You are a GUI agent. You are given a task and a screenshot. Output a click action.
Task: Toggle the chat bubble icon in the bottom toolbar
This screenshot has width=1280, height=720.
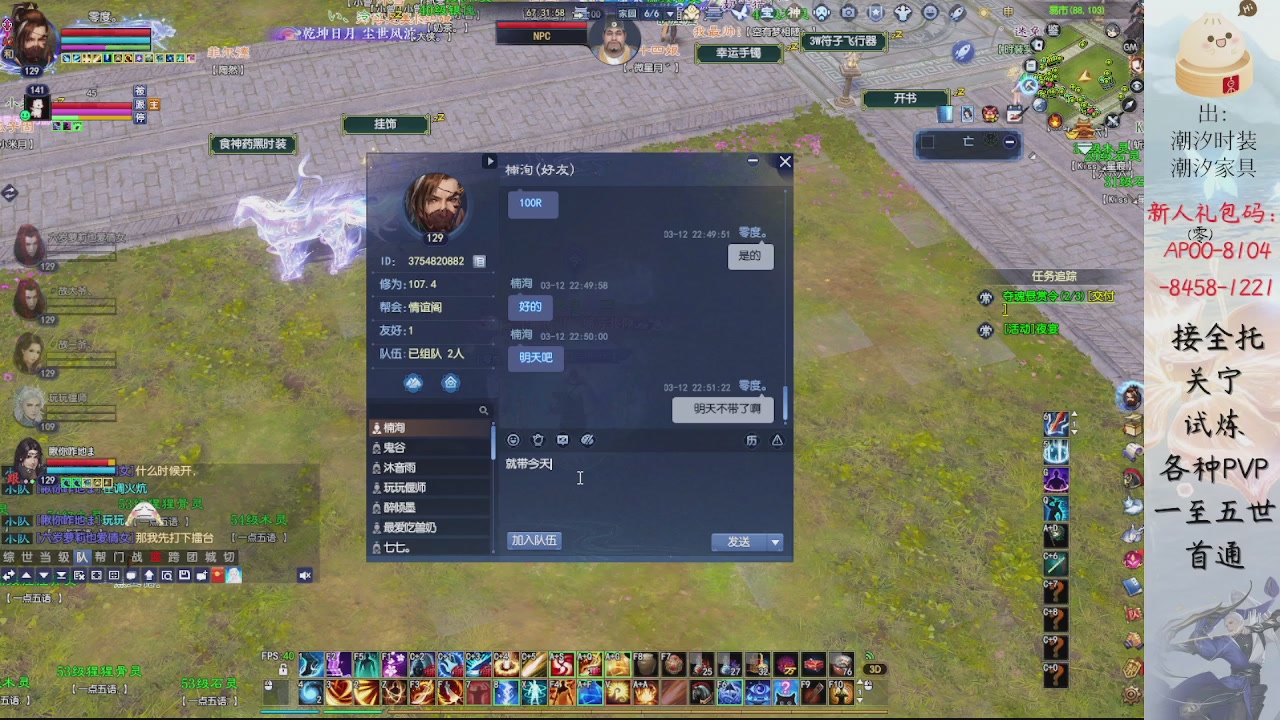[x=131, y=575]
